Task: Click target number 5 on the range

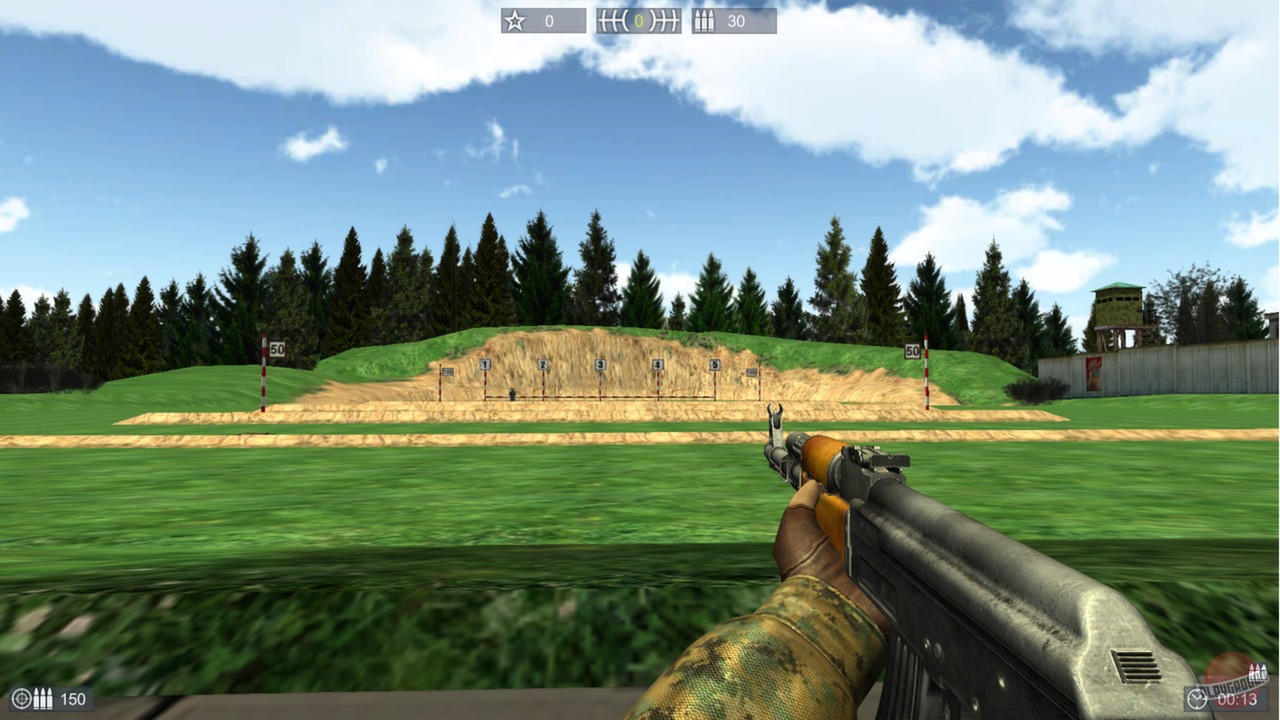Action: pos(716,364)
